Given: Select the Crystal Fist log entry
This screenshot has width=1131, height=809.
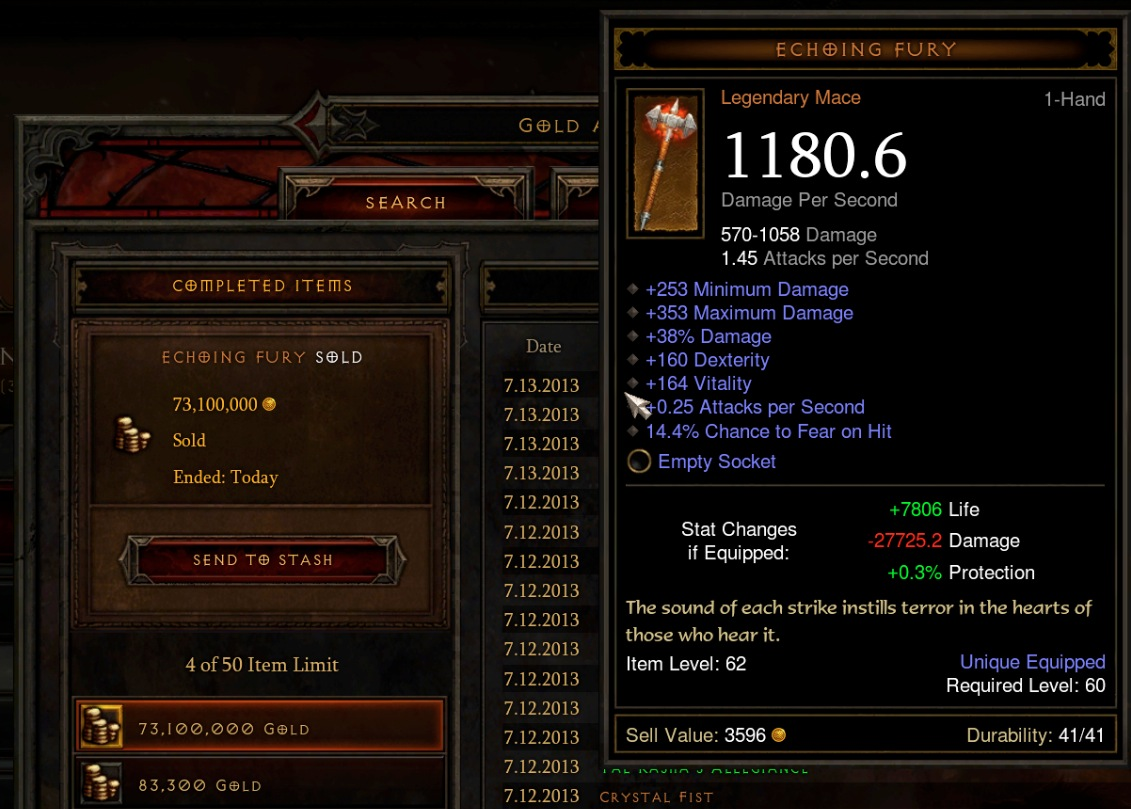Looking at the screenshot, I should click(x=655, y=797).
